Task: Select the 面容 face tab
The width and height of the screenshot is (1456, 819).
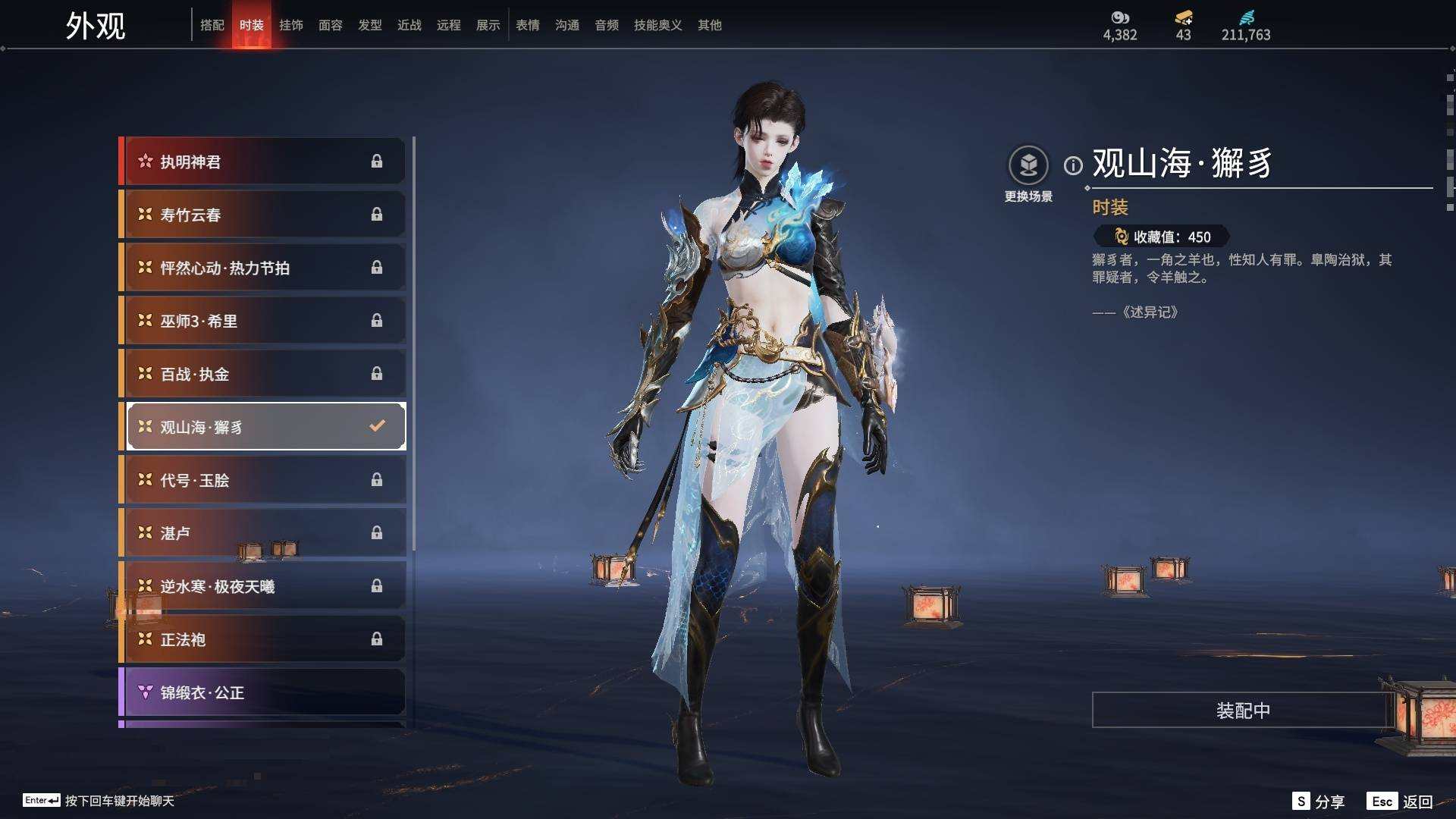Action: pyautogui.click(x=331, y=25)
